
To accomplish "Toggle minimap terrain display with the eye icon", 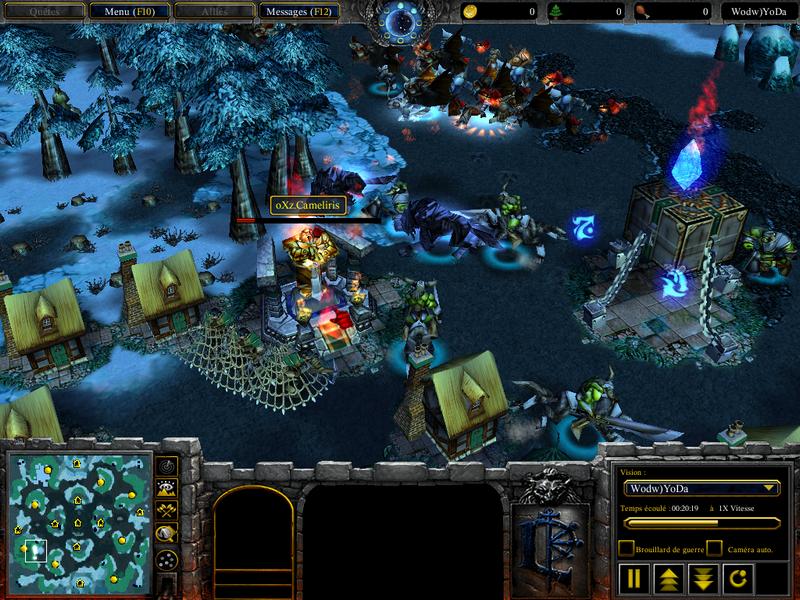I will click(167, 488).
